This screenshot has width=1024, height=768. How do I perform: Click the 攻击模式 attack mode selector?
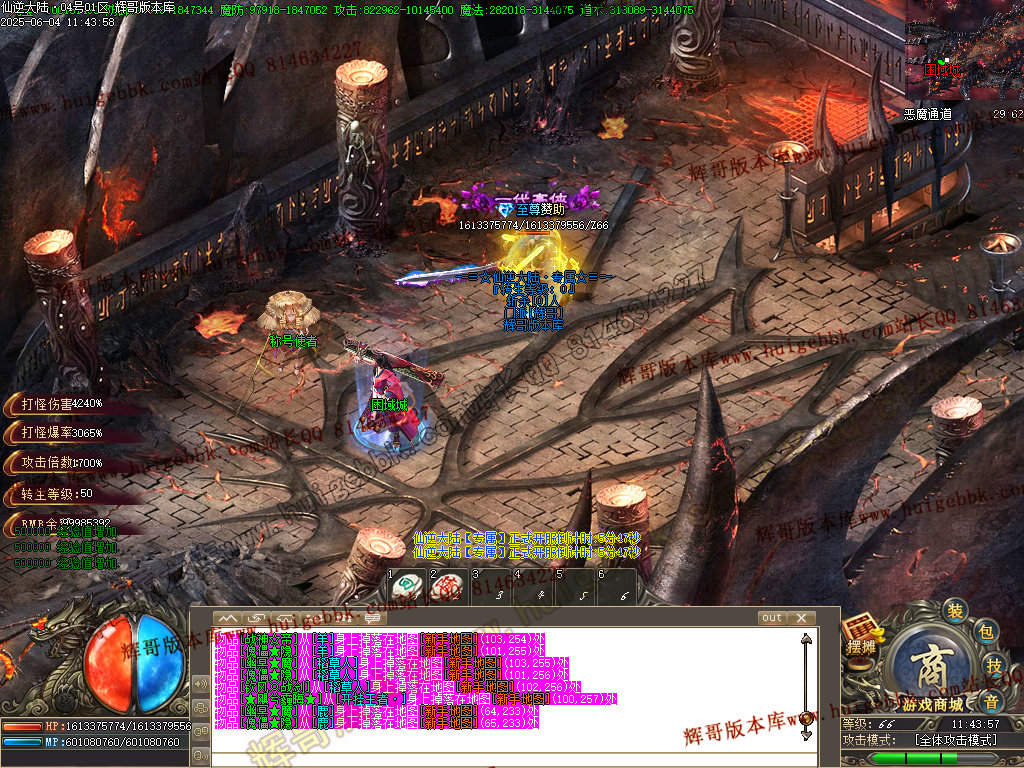(x=955, y=740)
